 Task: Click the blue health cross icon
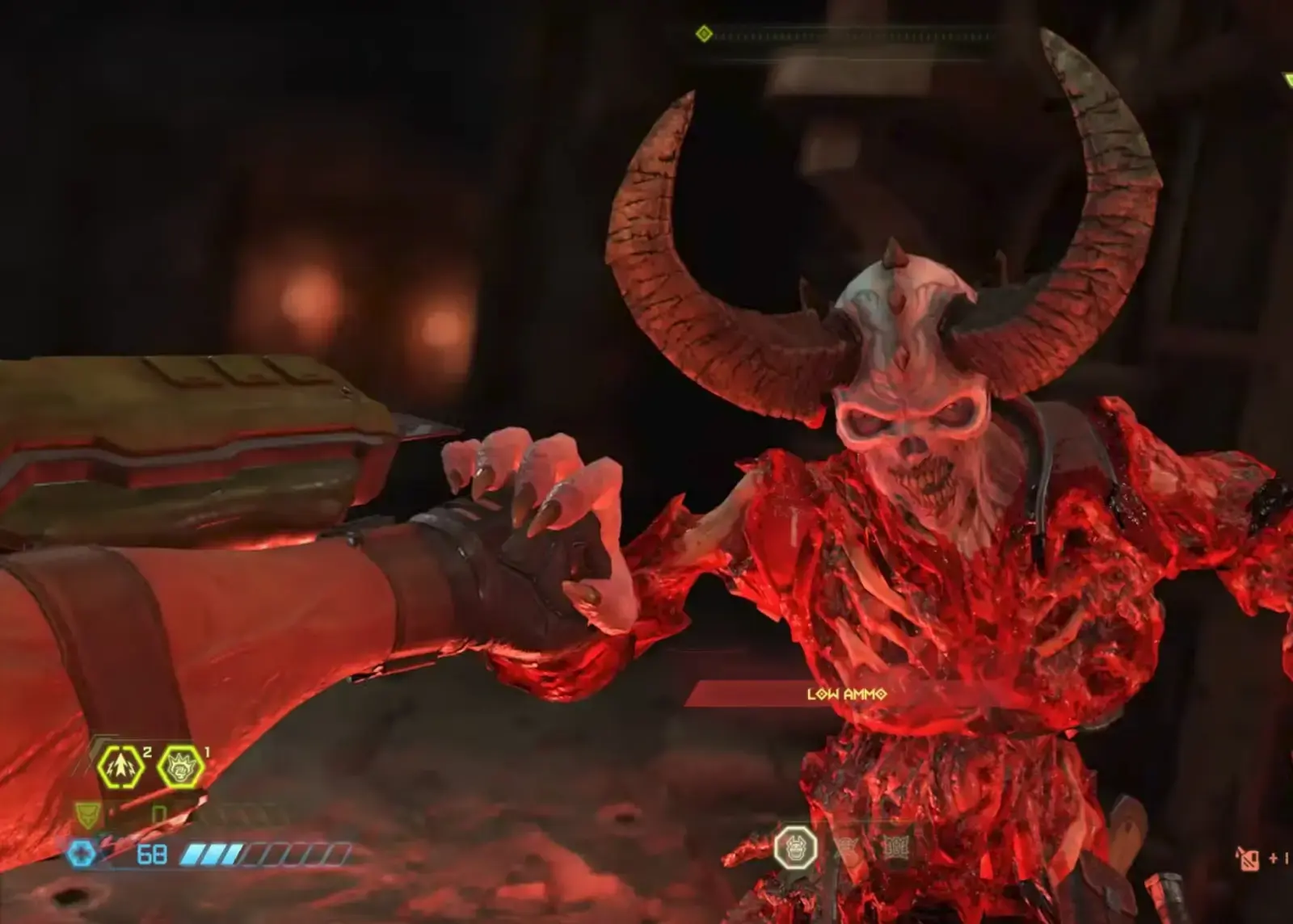(82, 854)
